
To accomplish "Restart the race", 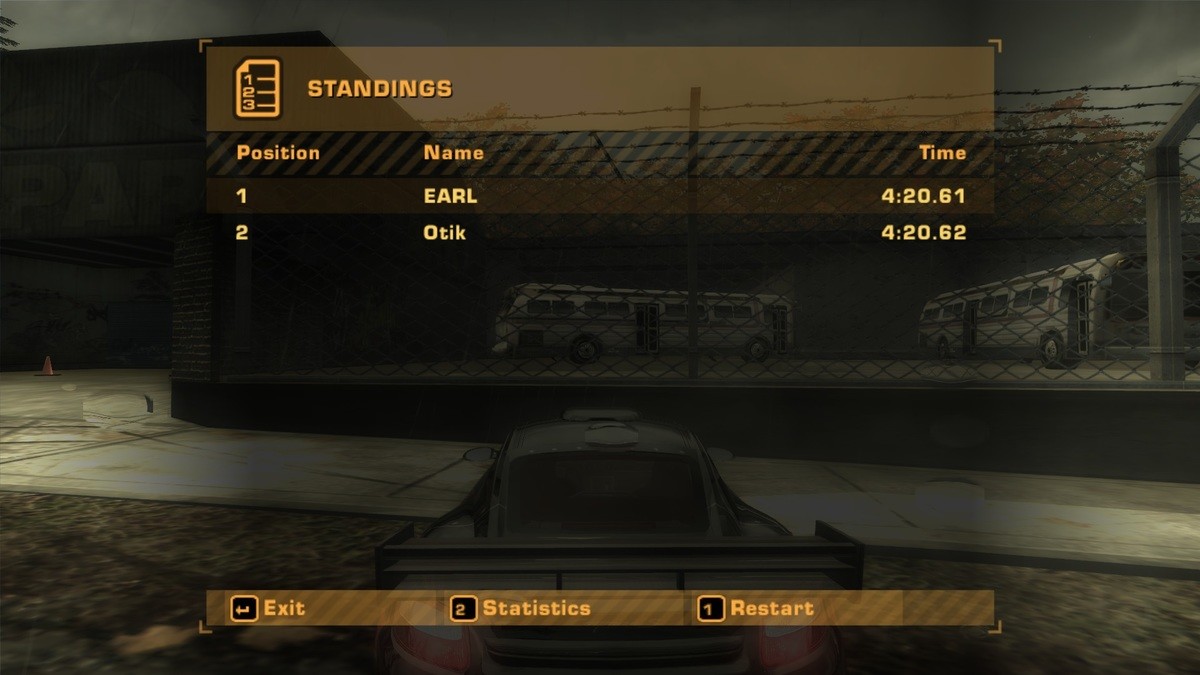I will (x=757, y=608).
